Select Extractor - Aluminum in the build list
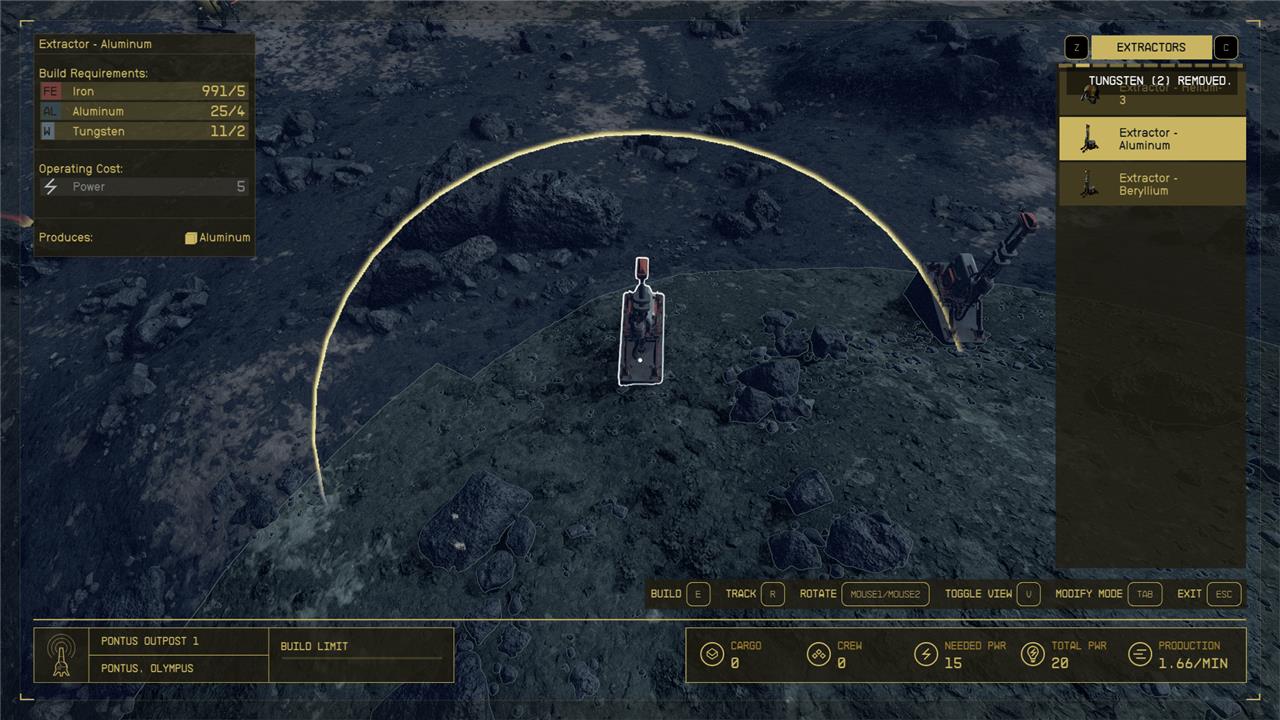Screen dimensions: 1280x720 click(x=1152, y=139)
